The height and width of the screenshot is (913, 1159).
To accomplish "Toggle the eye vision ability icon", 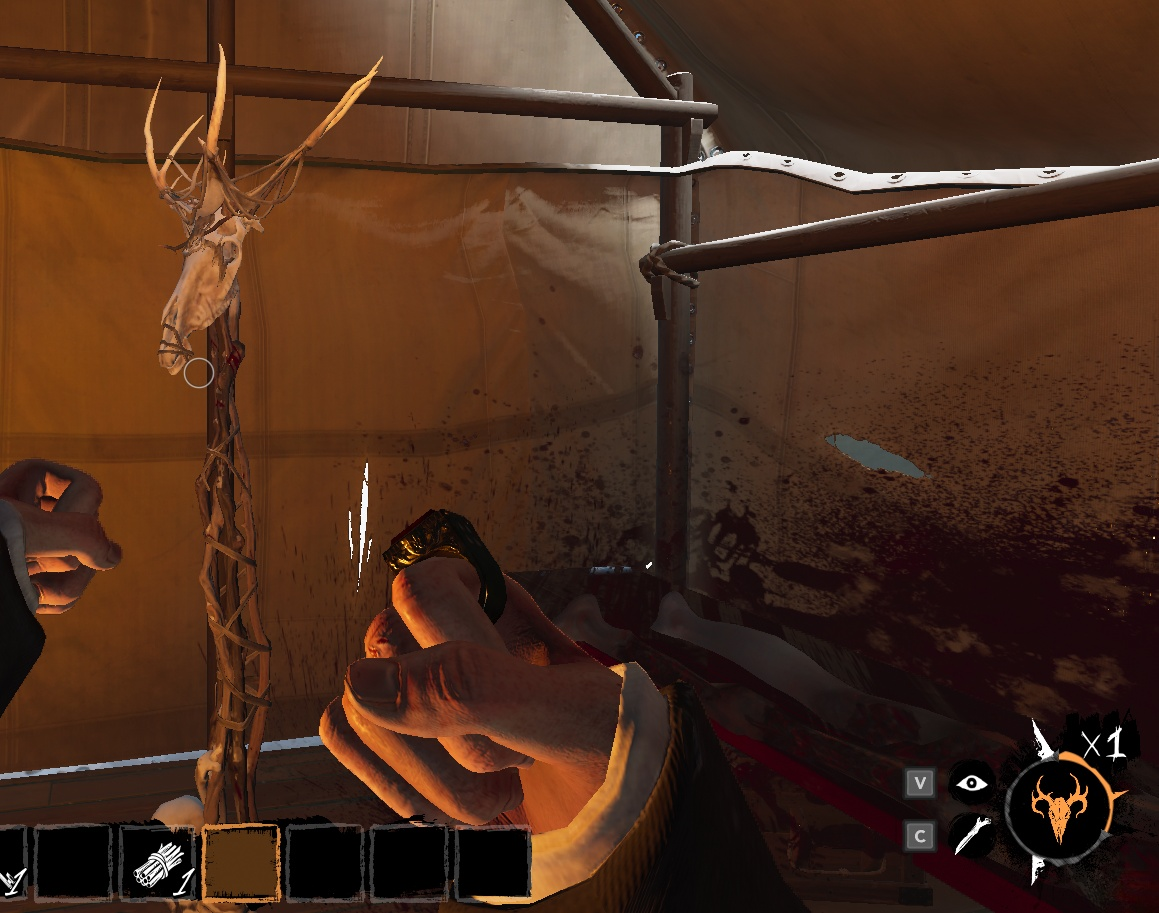I will (971, 783).
